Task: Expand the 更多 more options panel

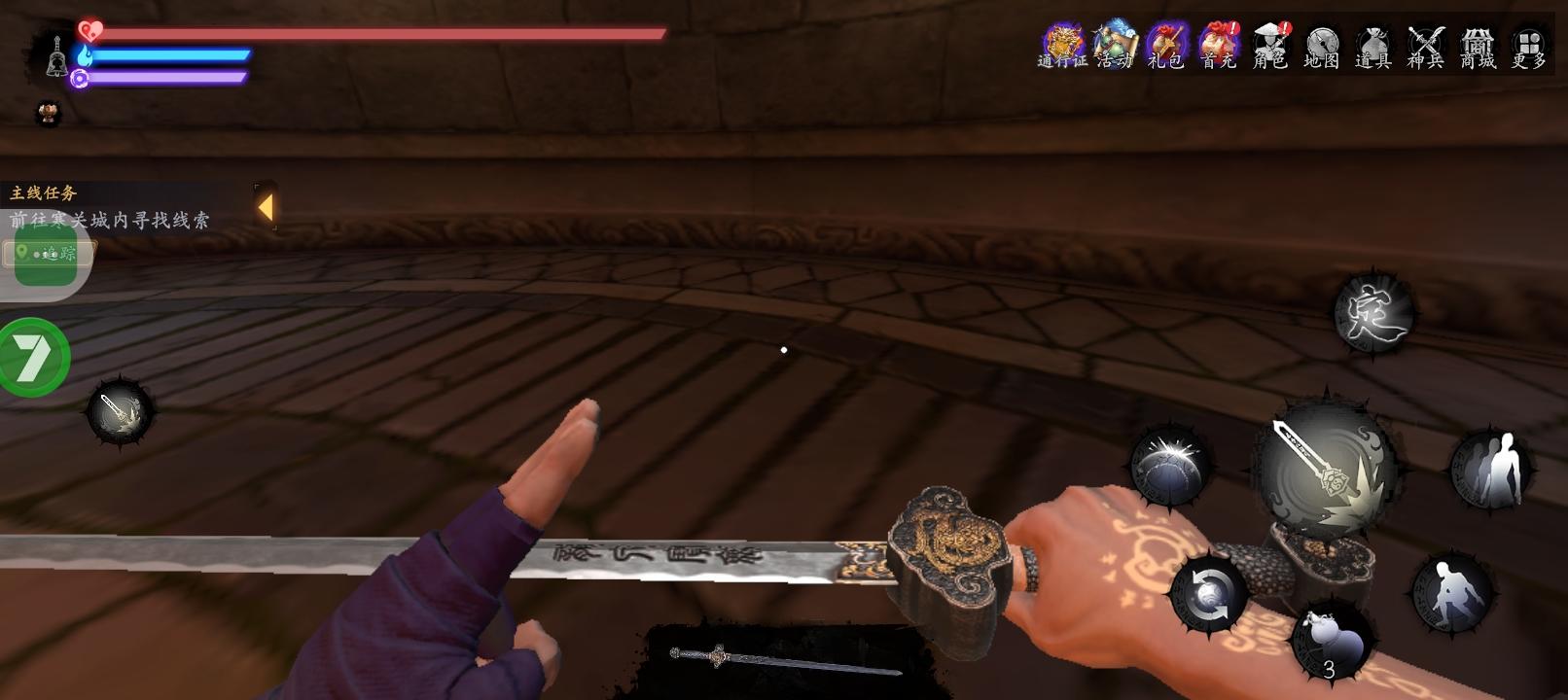Action: 1527,44
